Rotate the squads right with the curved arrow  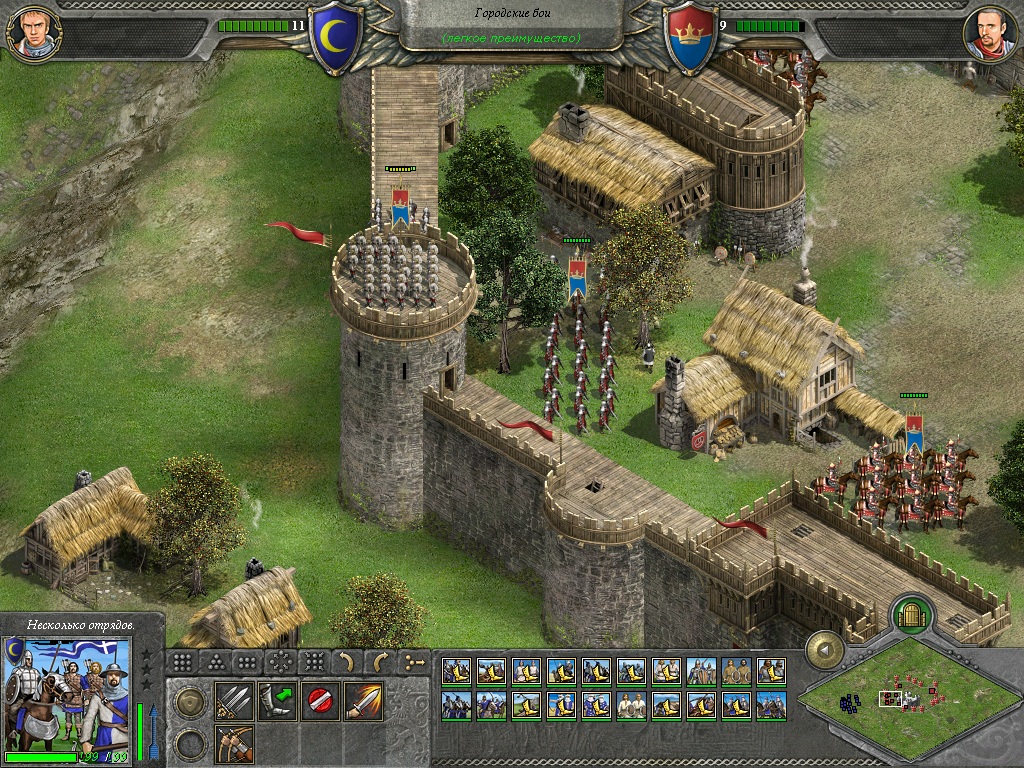pyautogui.click(x=380, y=662)
